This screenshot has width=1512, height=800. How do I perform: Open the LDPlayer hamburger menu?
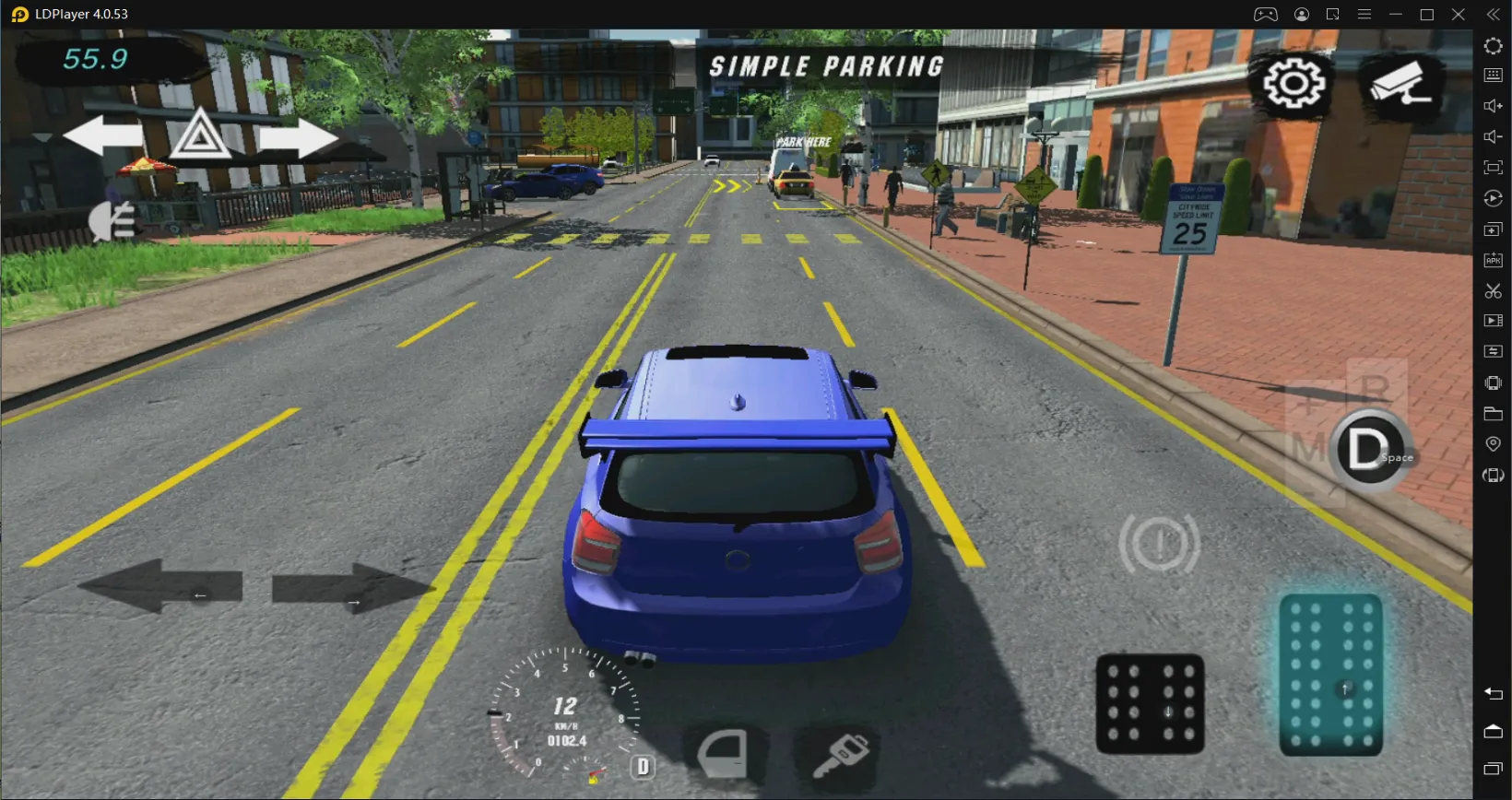(x=1364, y=14)
